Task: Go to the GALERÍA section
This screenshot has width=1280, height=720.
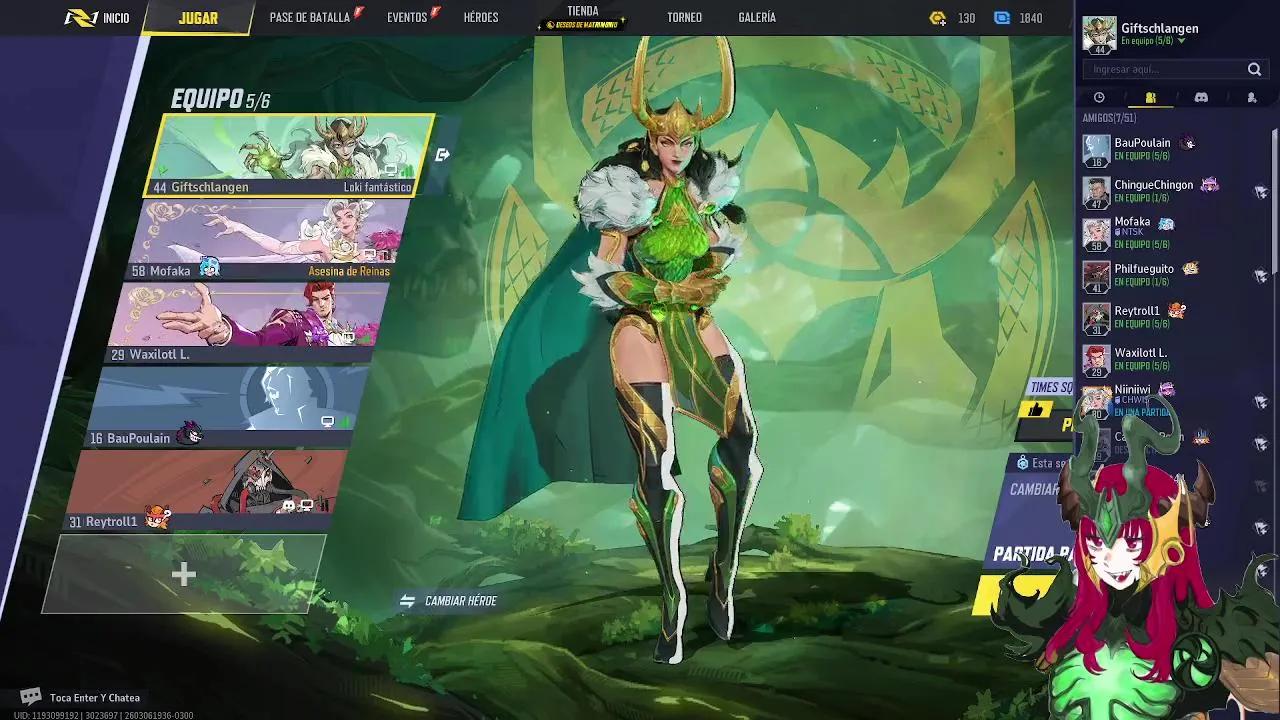Action: (x=758, y=17)
